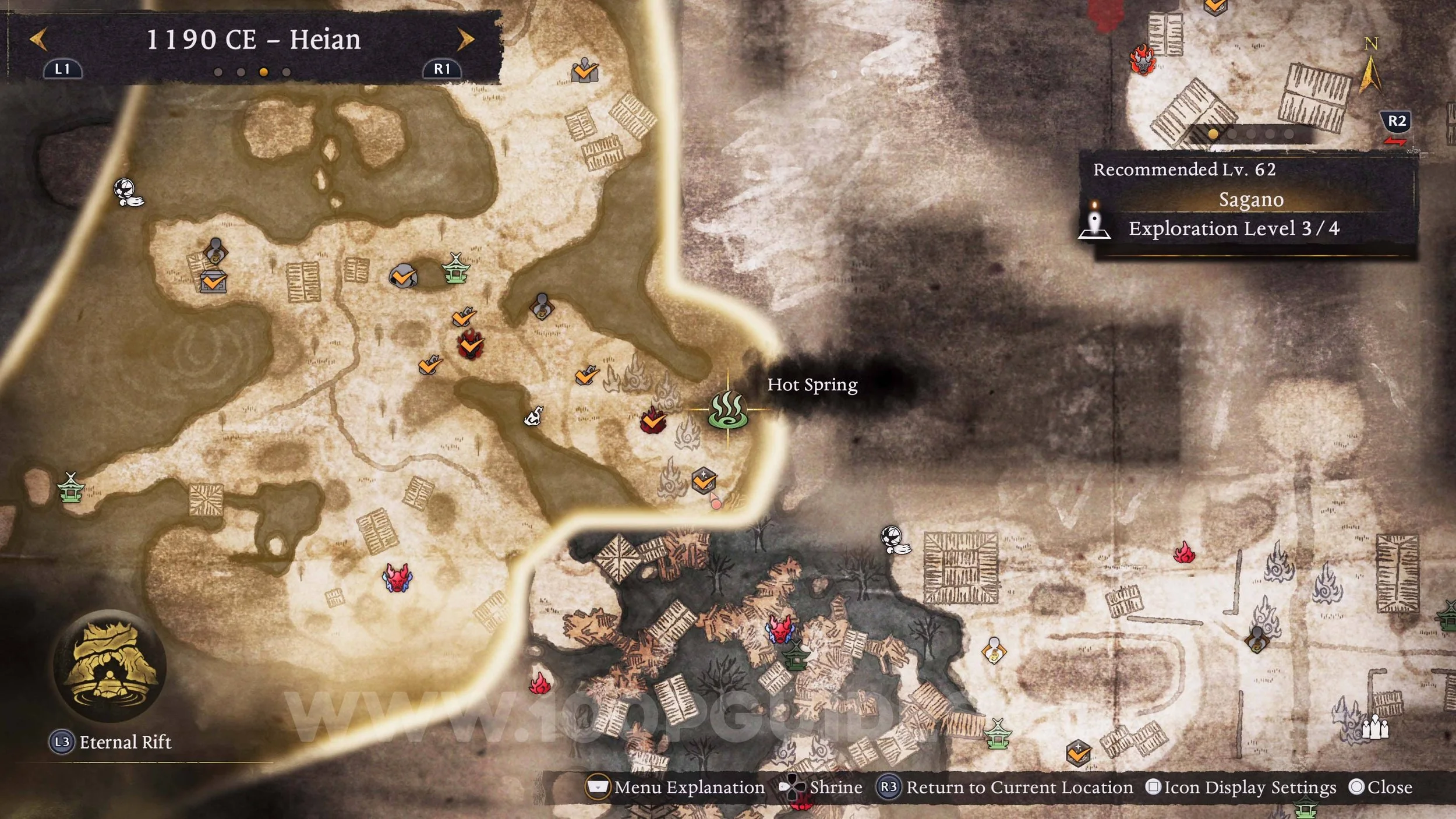
Task: Open the Eternal Rift emblem
Action: click(109, 666)
